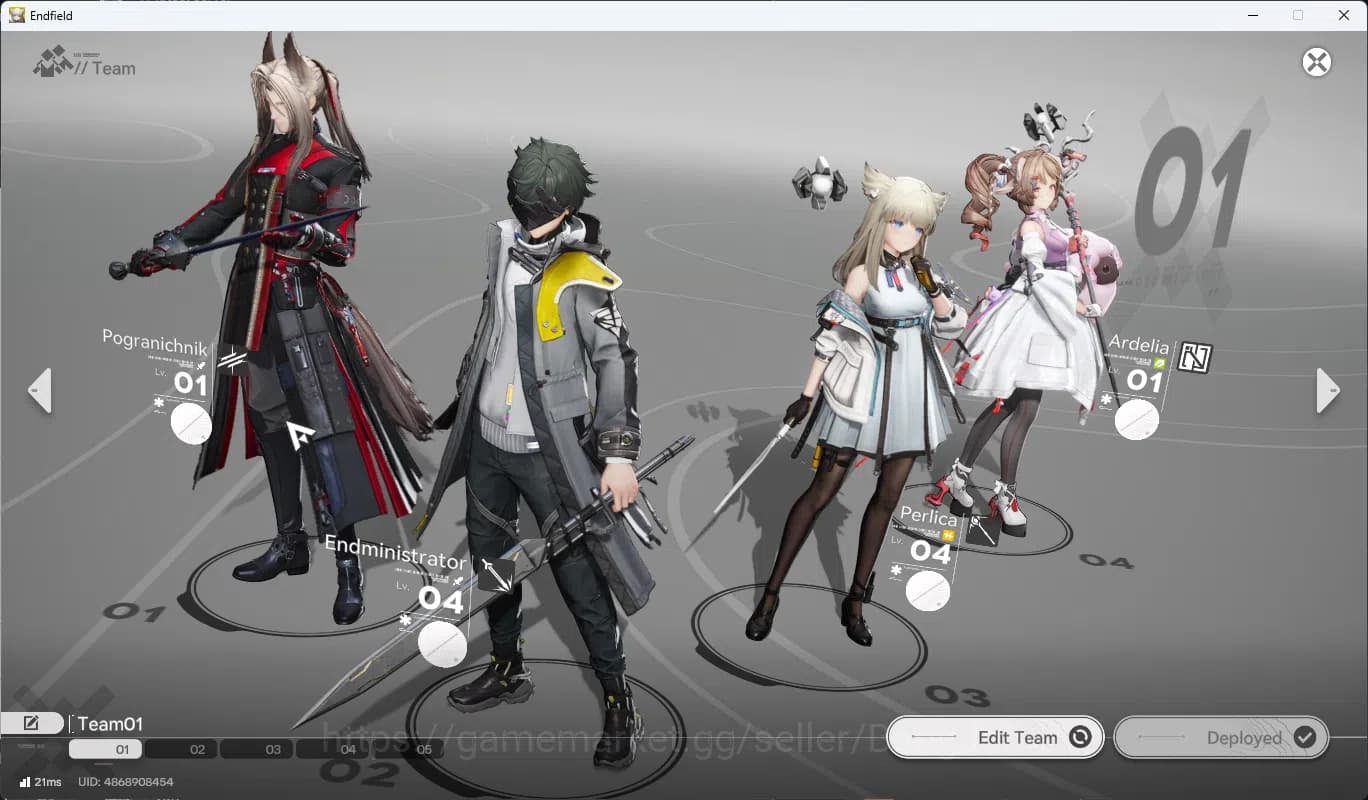Select Perlica's level 04 info card
This screenshot has height=800, width=1368.
pos(929,551)
